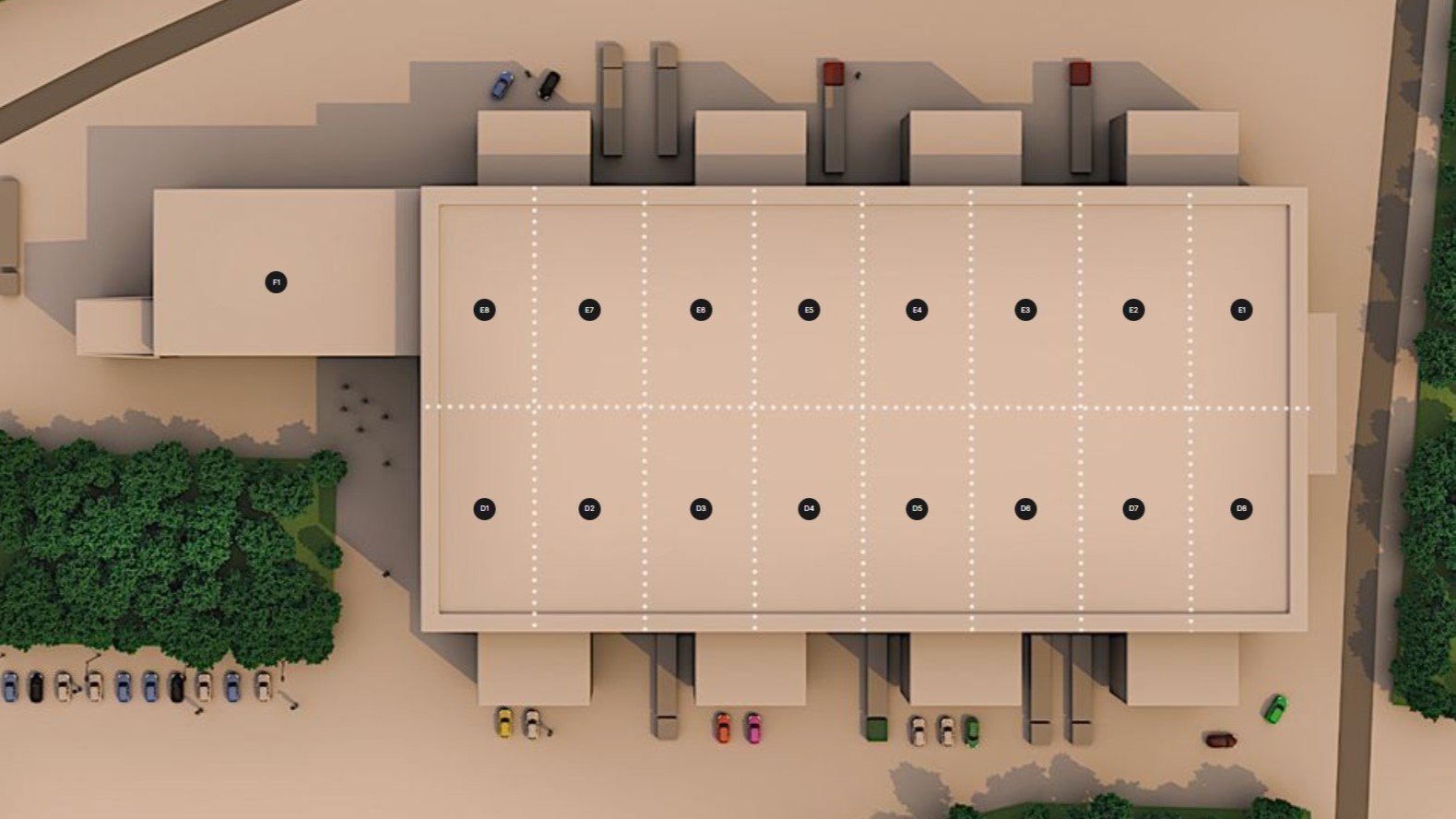Select unit marker E6

(701, 310)
